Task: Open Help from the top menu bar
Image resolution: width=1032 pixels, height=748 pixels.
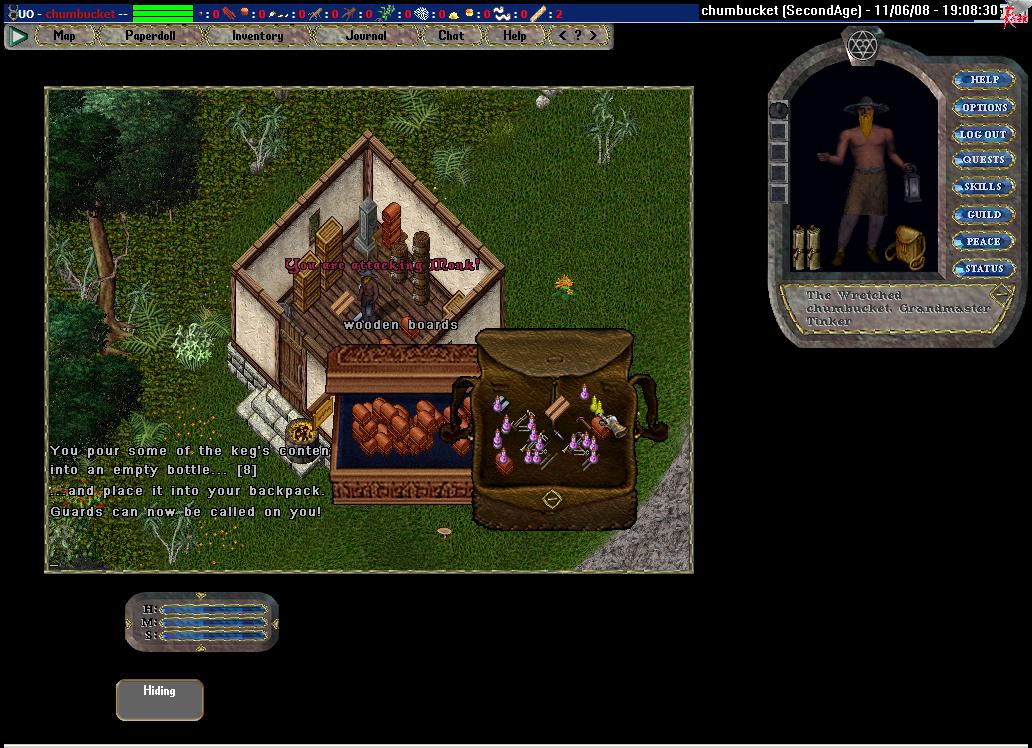Action: (x=514, y=36)
